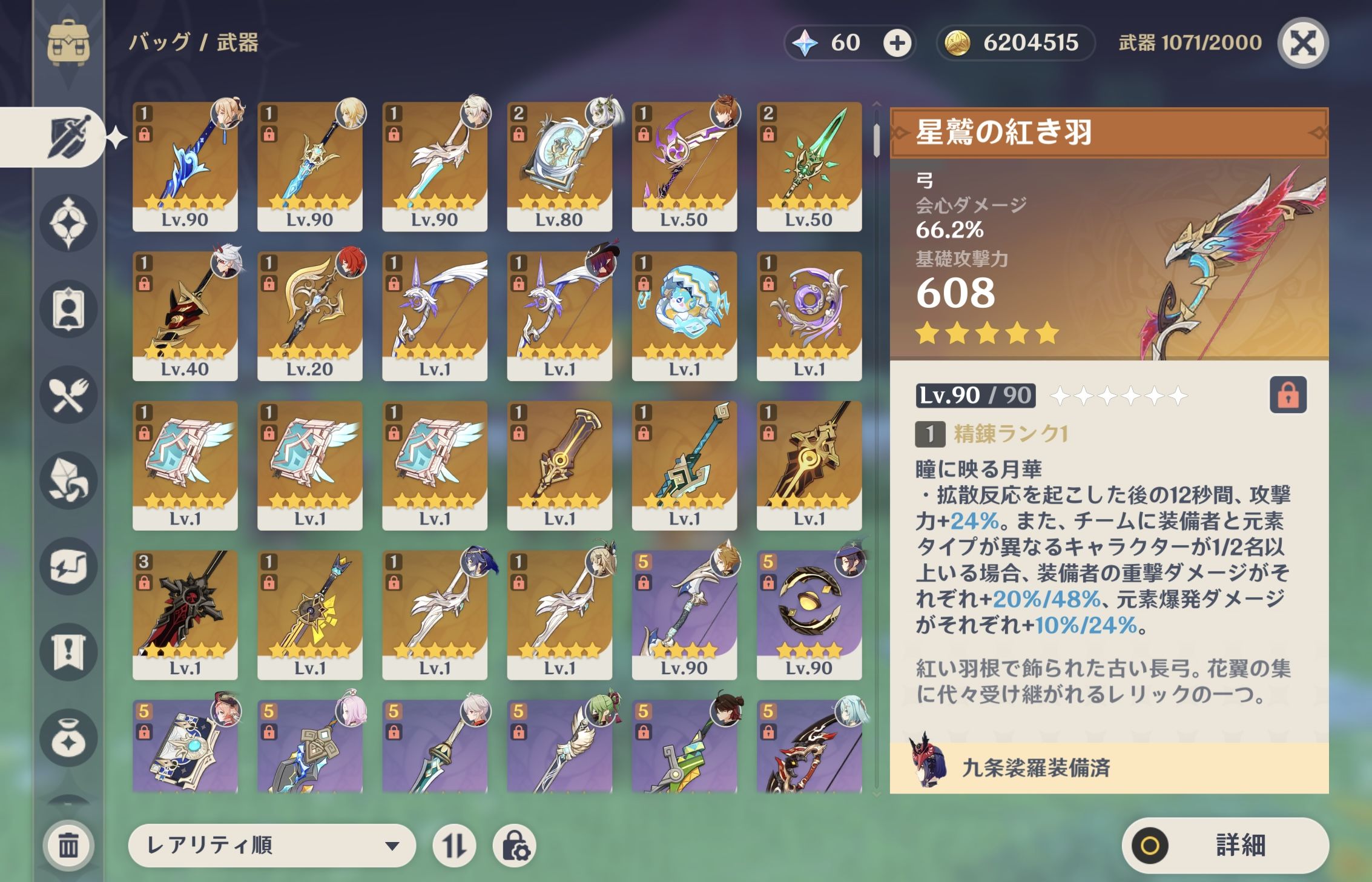Toggle the lock on the selected weapon
The height and width of the screenshot is (882, 1372).
(1288, 395)
